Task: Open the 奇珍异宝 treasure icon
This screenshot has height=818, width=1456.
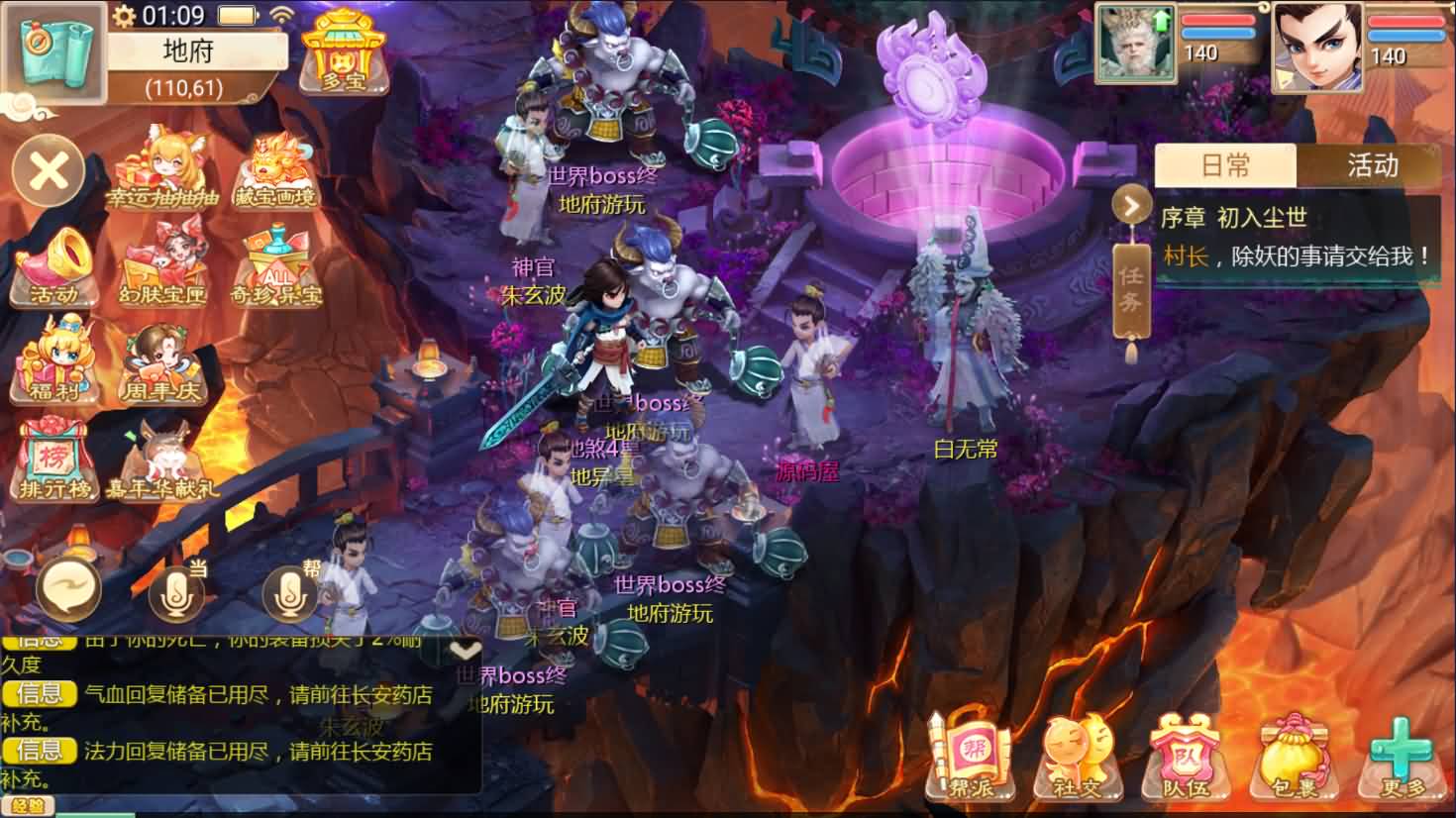Action: click(x=276, y=265)
